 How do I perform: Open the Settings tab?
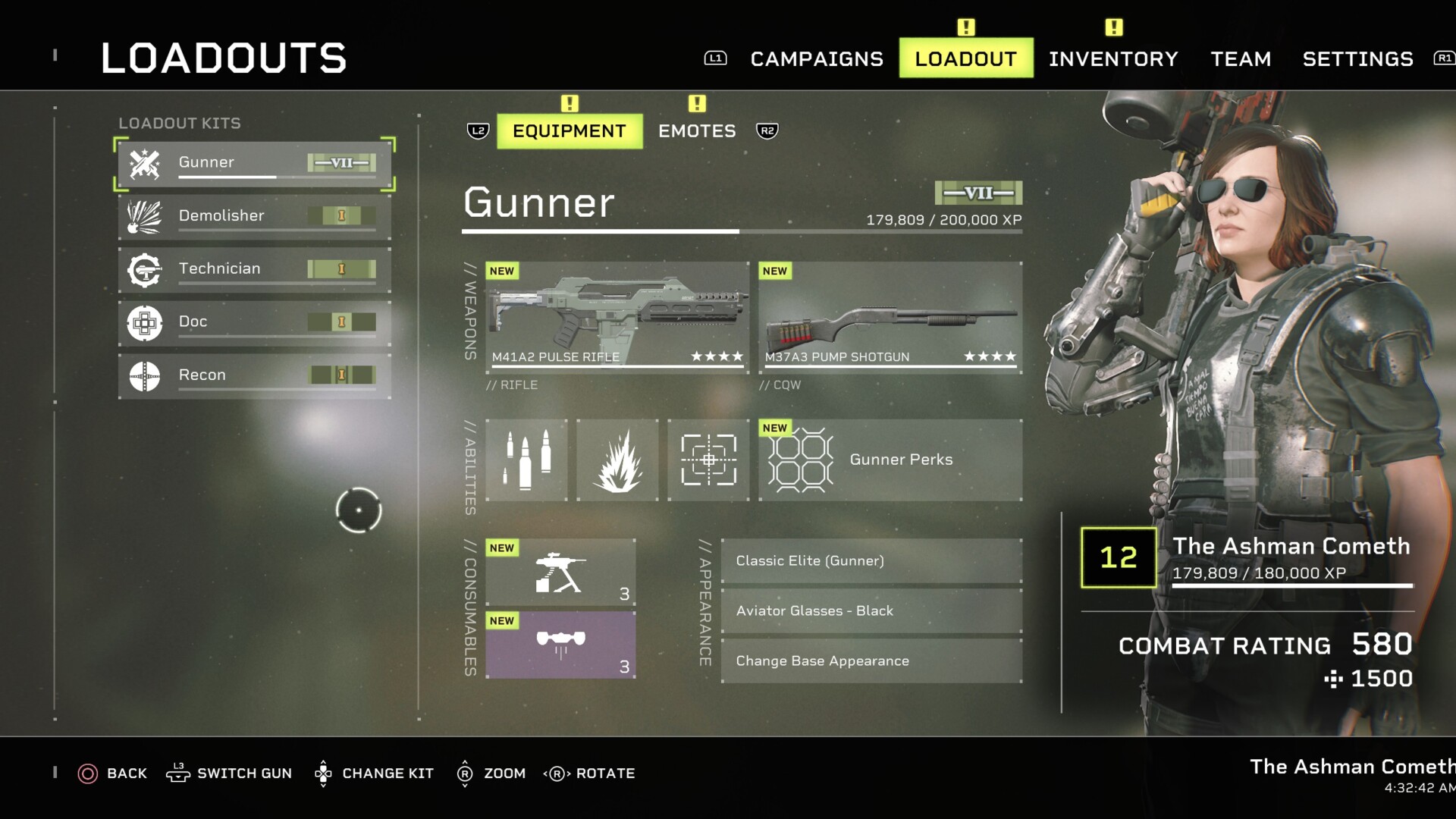coord(1357,58)
